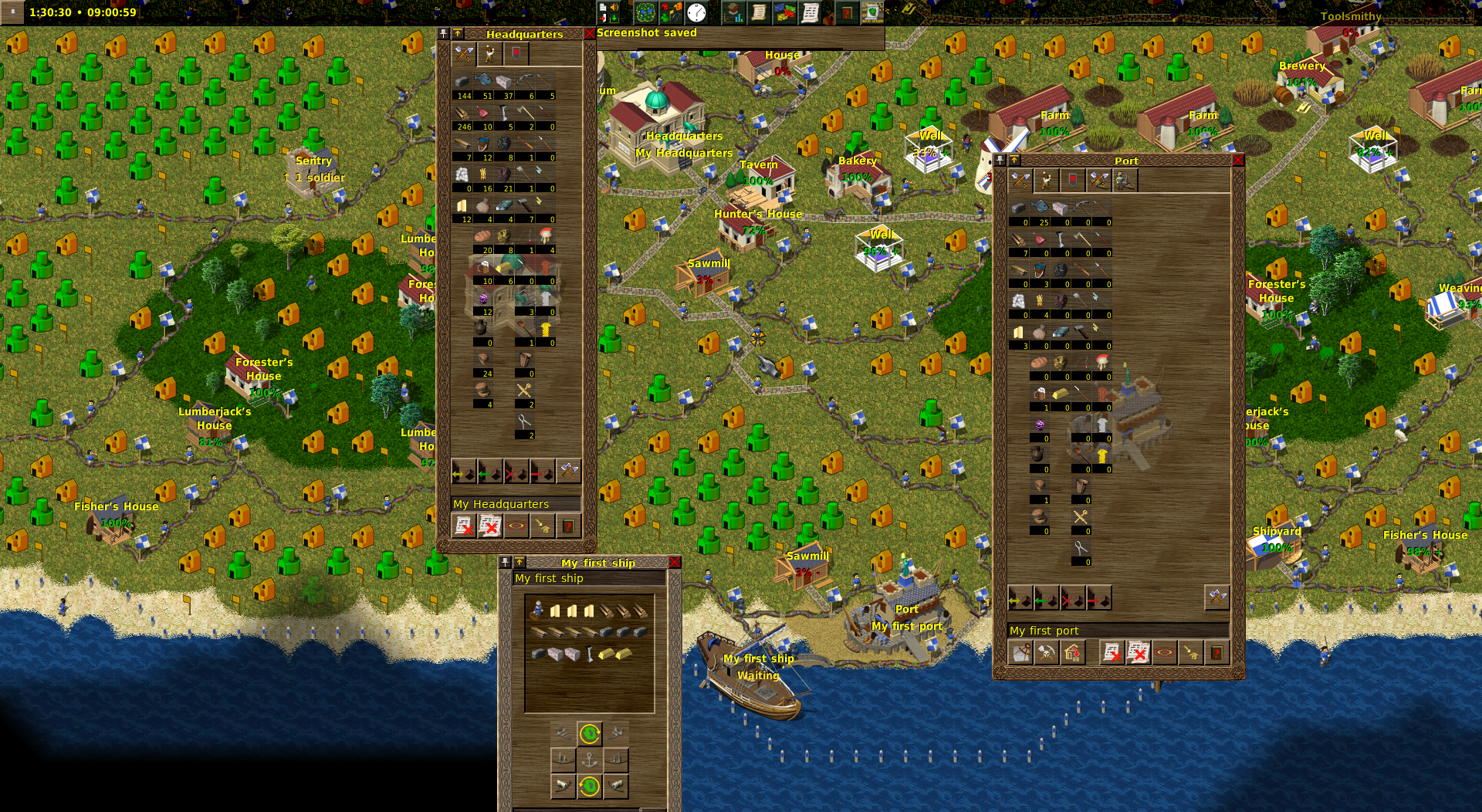Viewport: 1482px width, 812px height.
Task: Switch to the workers tab in Headquarters
Action: [489, 53]
